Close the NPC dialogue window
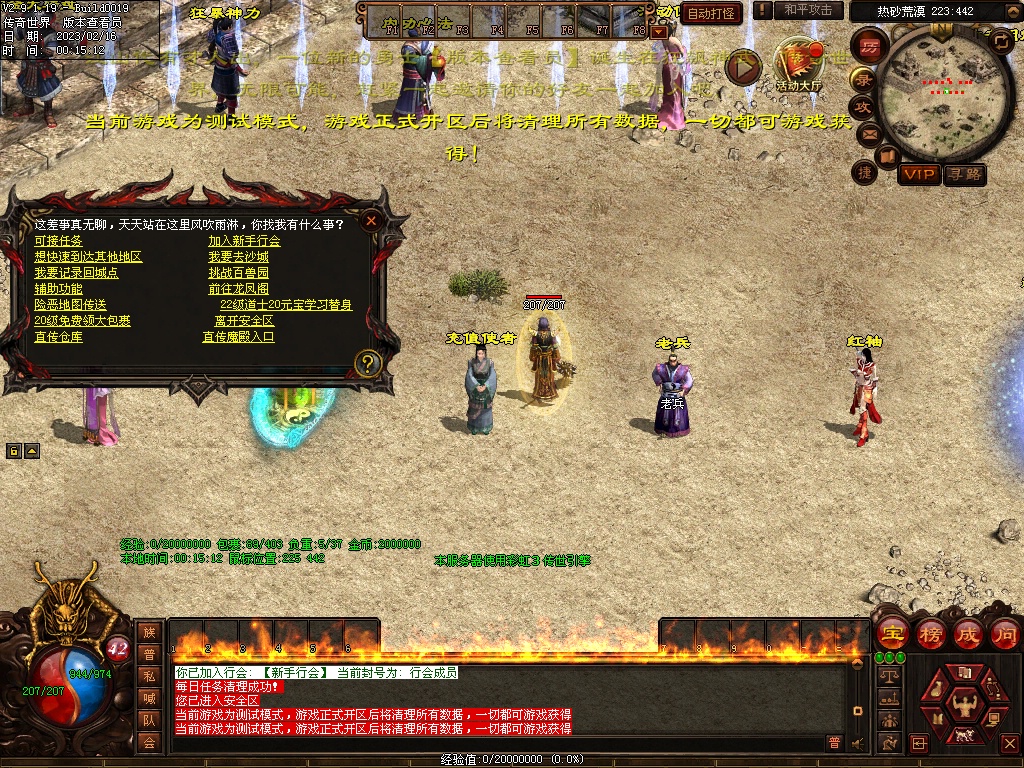 (x=371, y=220)
